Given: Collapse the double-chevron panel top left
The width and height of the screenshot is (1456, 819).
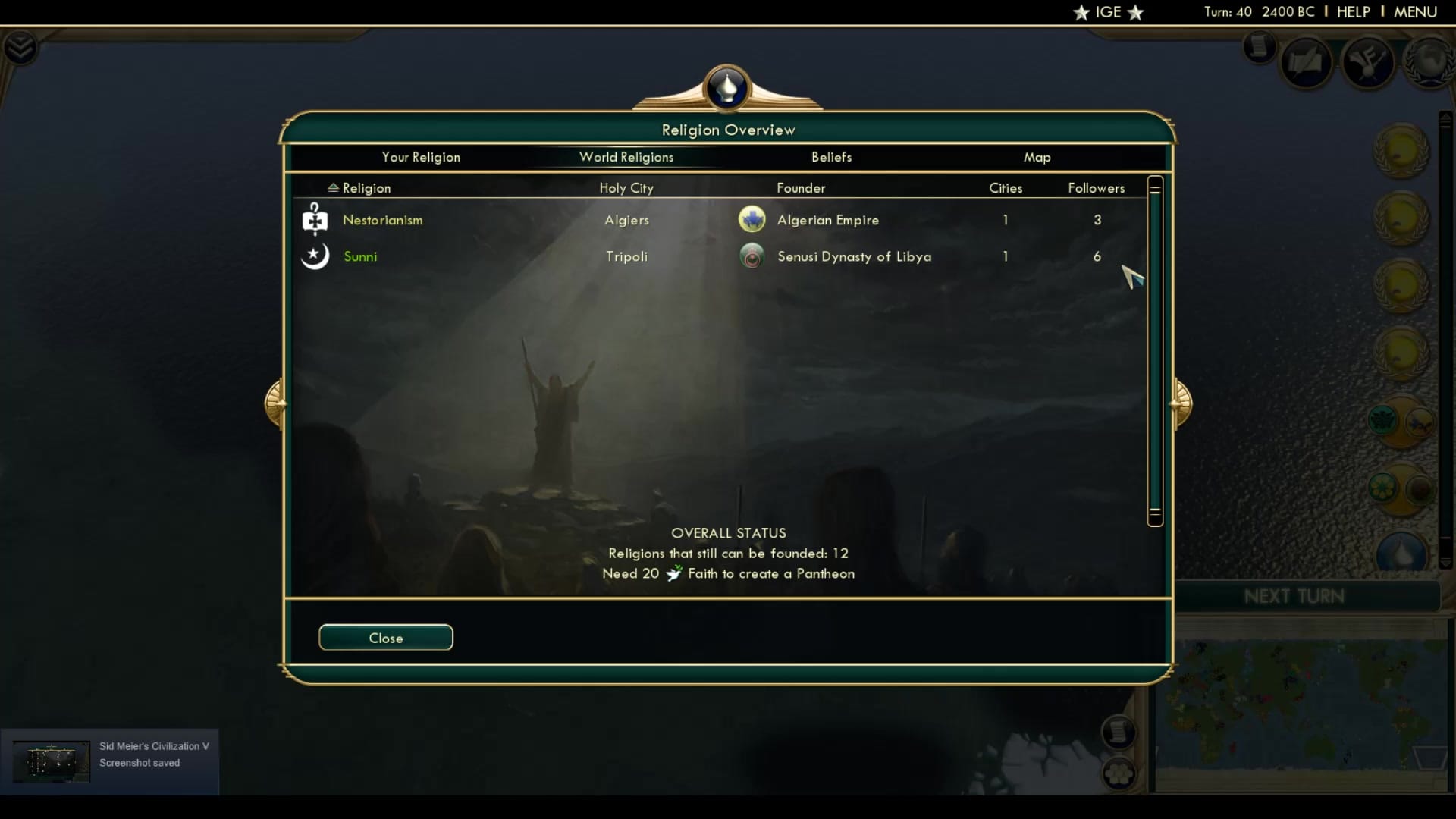Looking at the screenshot, I should [22, 47].
